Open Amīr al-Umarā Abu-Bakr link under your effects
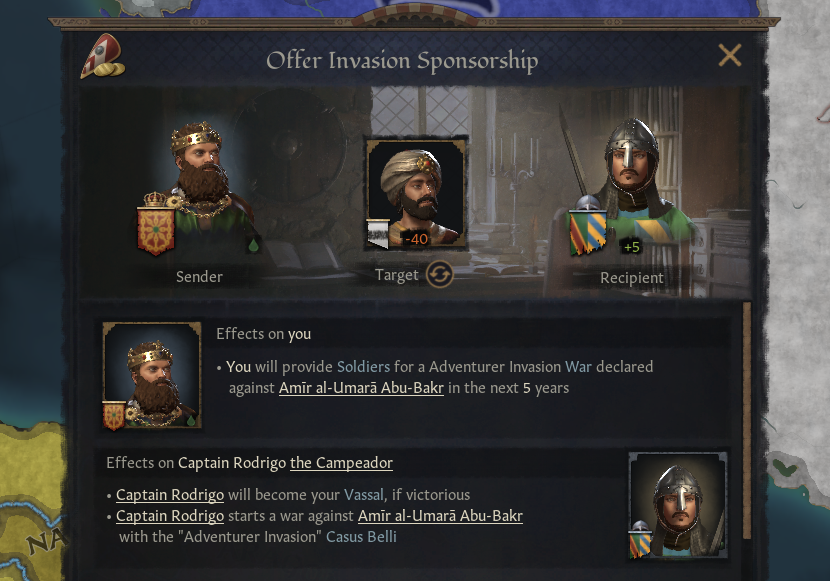This screenshot has width=830, height=581. (x=361, y=388)
